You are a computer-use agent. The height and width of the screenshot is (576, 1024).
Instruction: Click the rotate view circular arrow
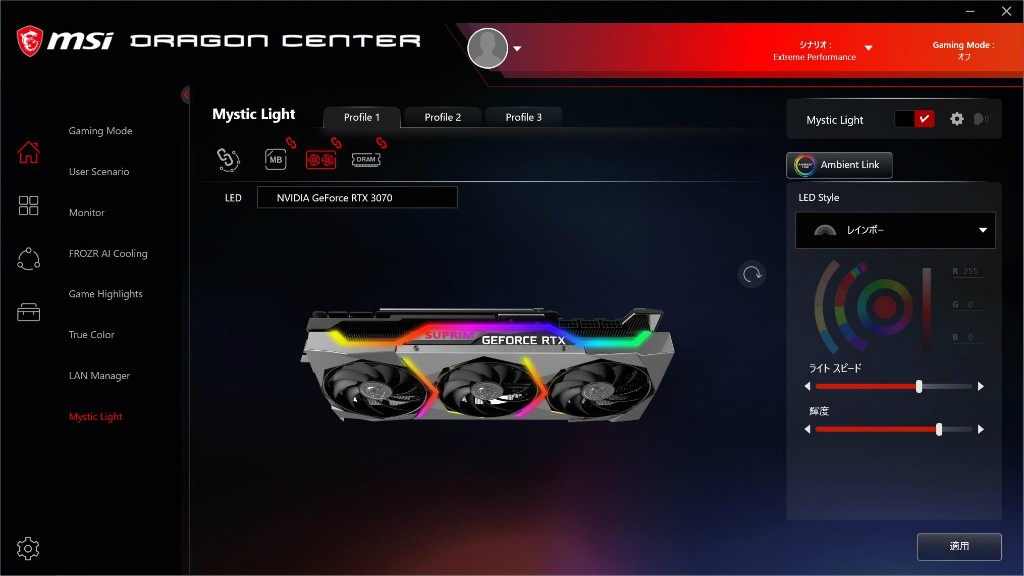752,274
